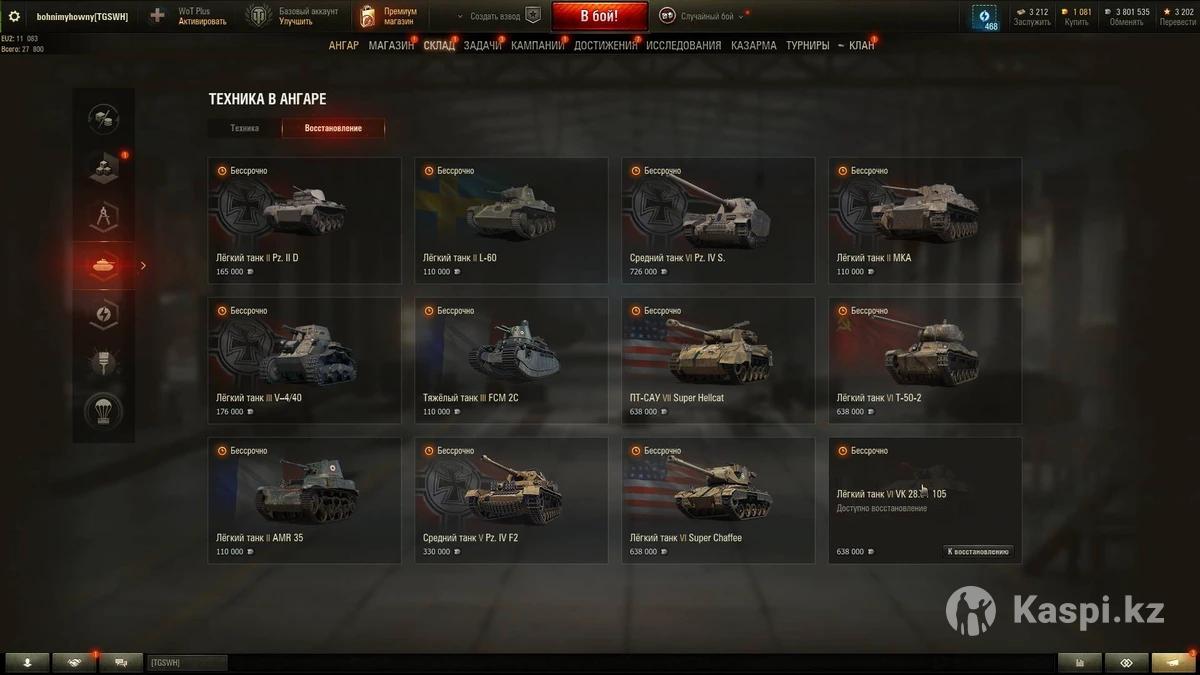Choose the Pz. IV S. medium tank card
The width and height of the screenshot is (1200, 675).
(718, 220)
